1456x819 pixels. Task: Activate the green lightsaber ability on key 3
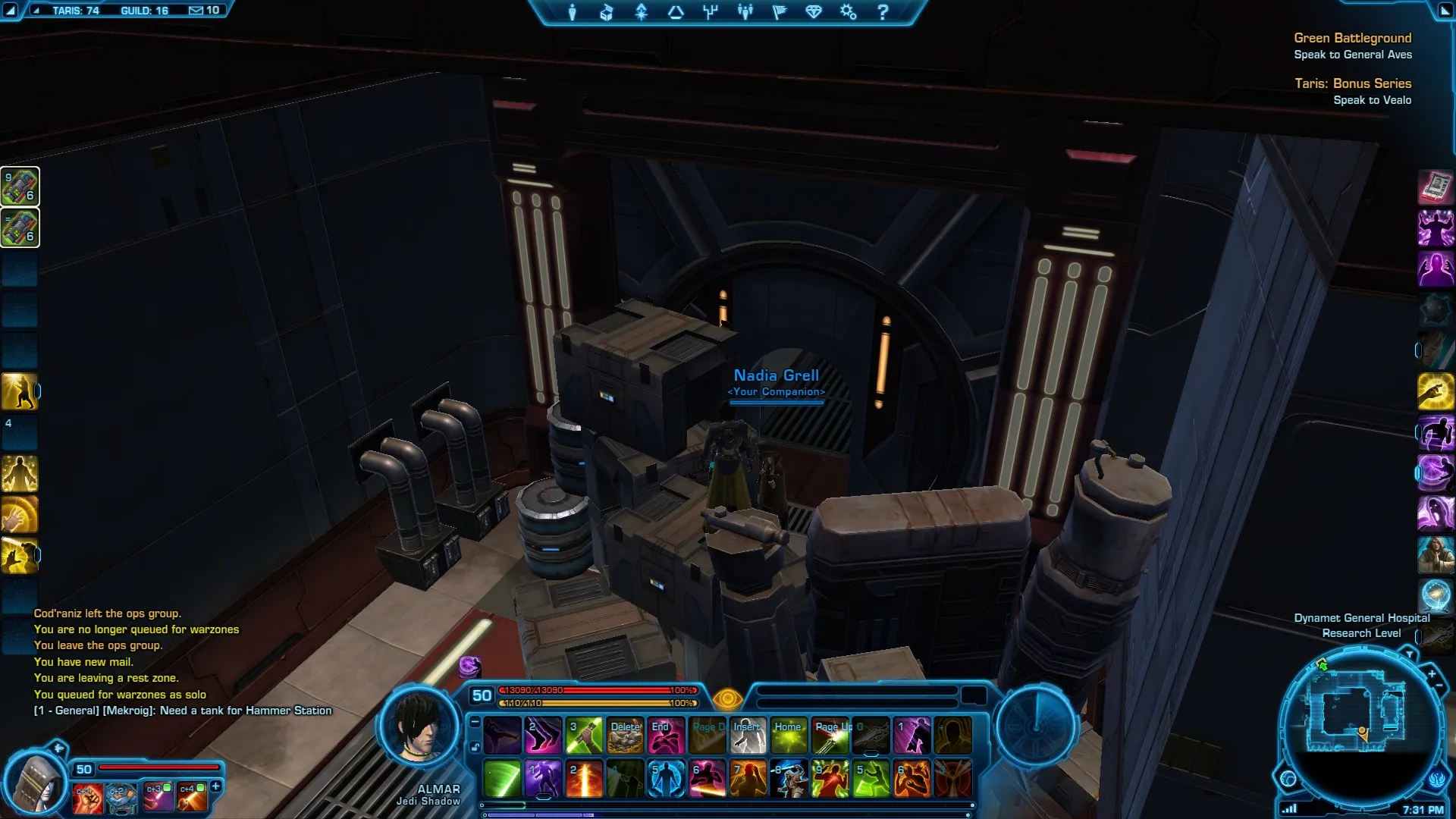(584, 736)
